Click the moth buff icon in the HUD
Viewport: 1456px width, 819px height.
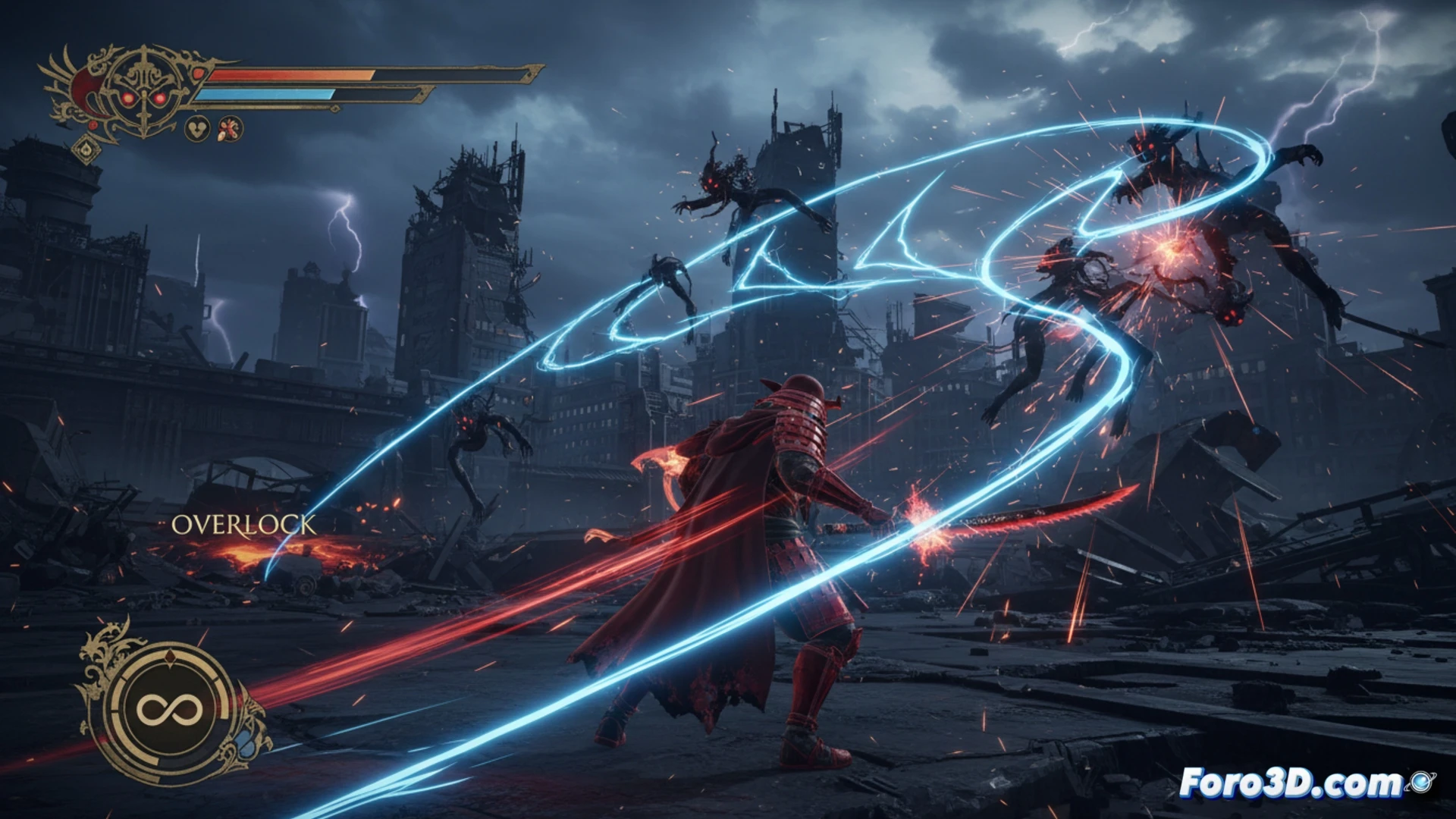pos(230,129)
